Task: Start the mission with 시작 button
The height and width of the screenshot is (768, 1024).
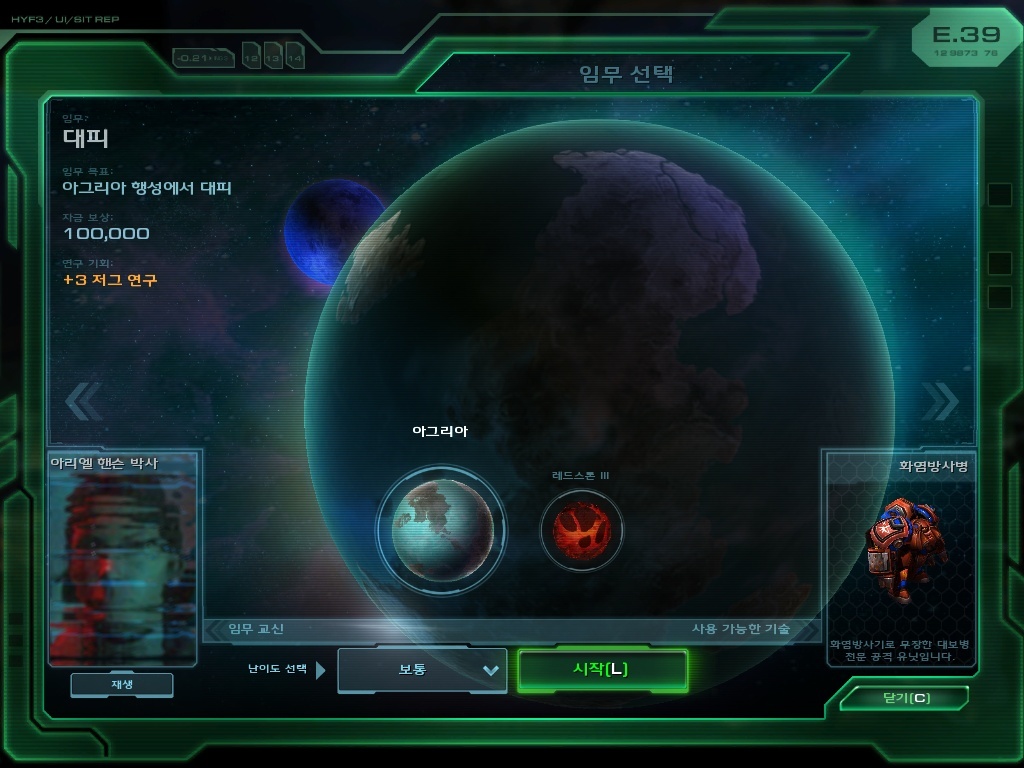Action: 602,670
